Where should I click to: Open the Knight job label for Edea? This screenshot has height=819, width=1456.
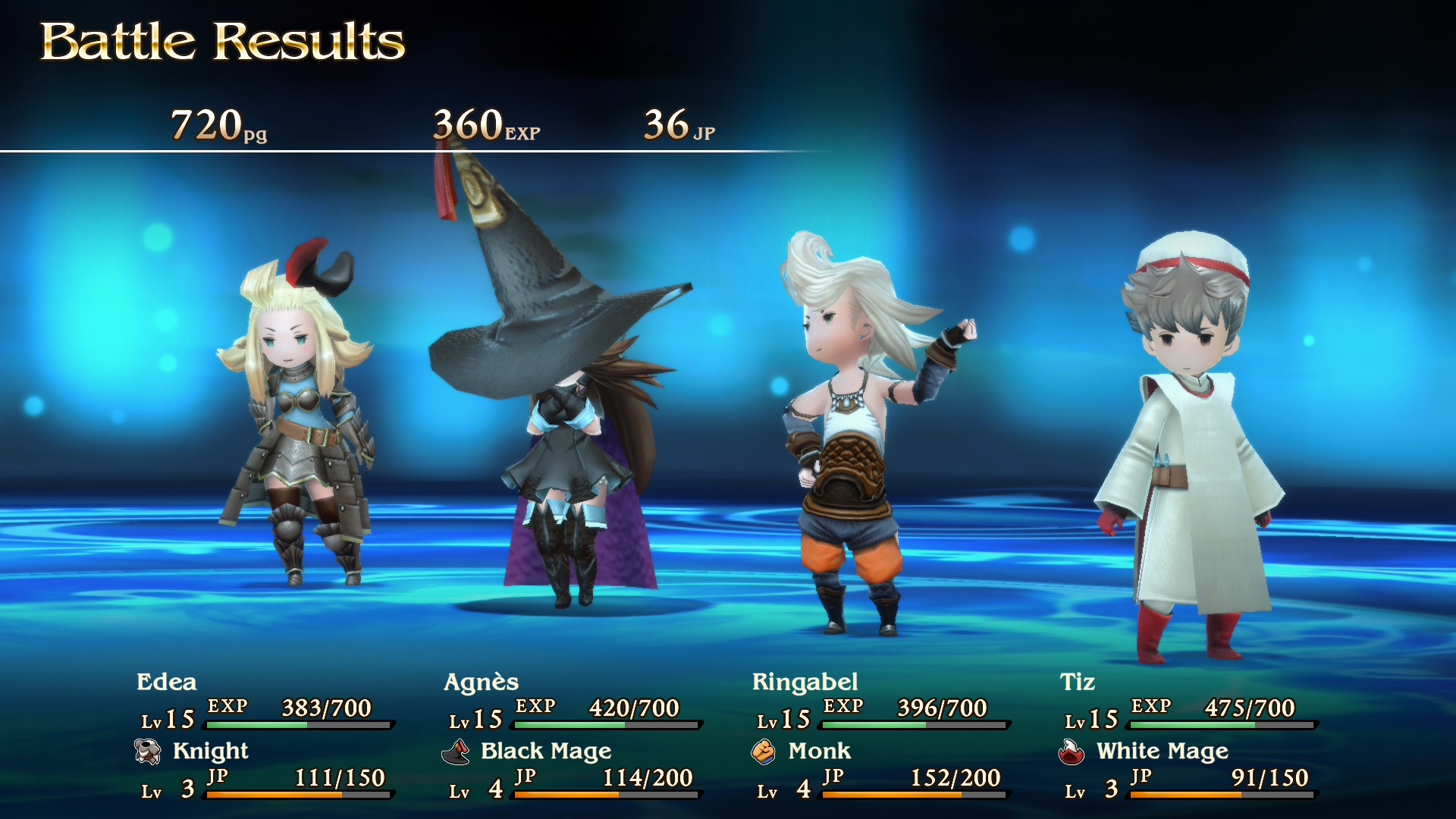210,752
